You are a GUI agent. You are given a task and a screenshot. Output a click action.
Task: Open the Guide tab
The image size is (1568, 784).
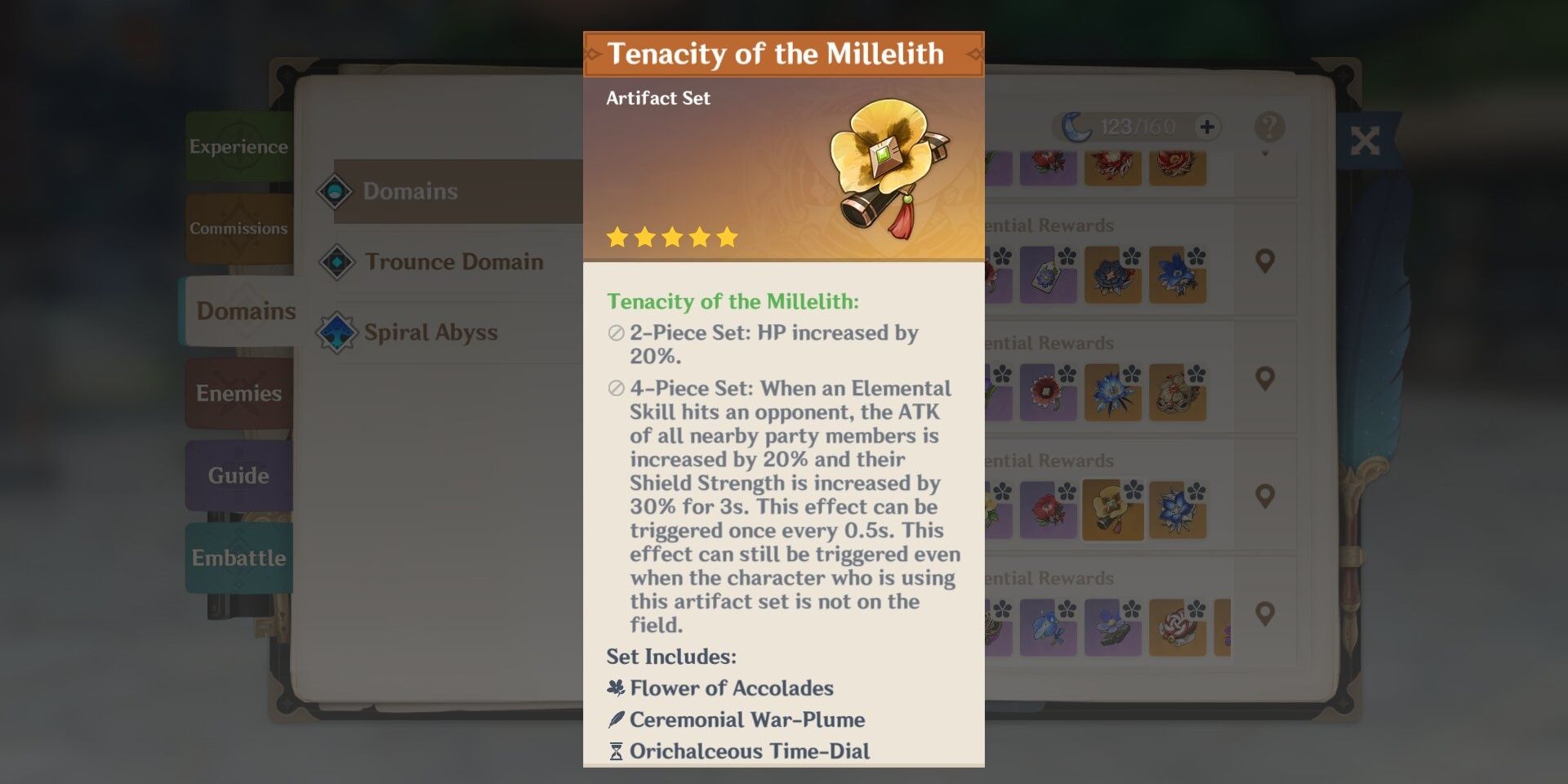pos(238,475)
